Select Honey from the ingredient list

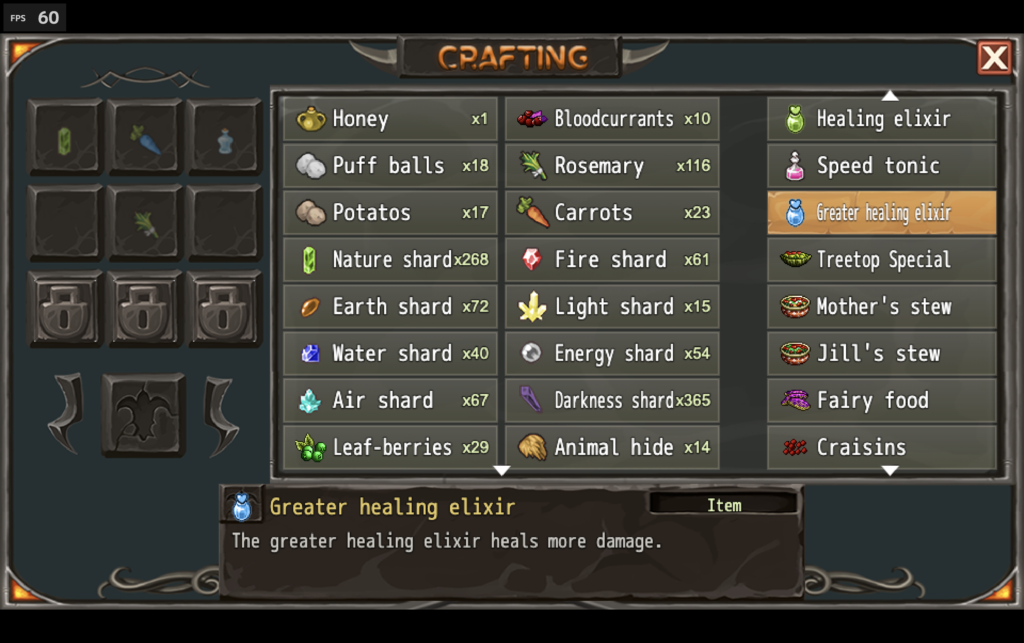[390, 119]
